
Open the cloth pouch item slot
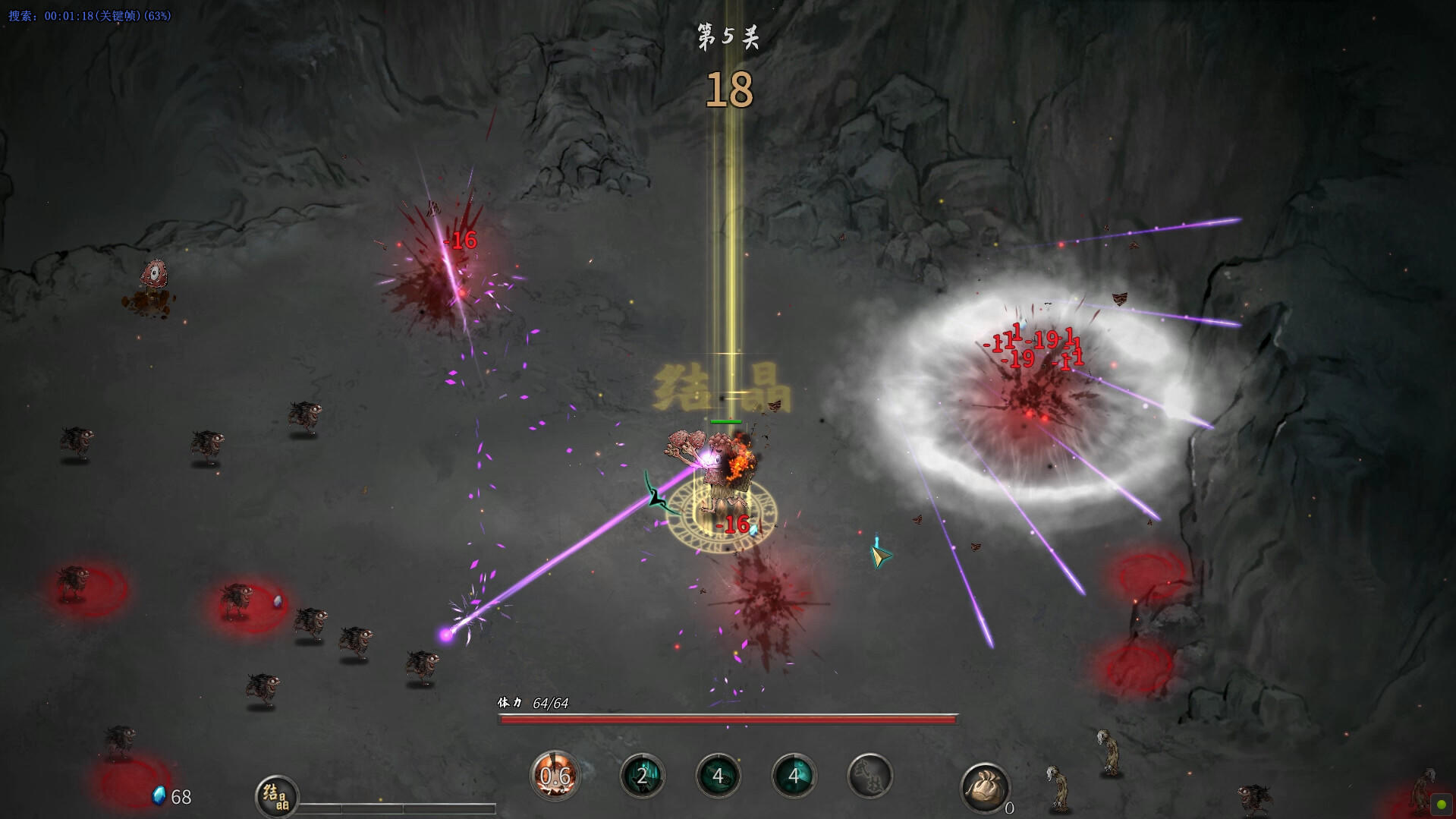coord(984,787)
